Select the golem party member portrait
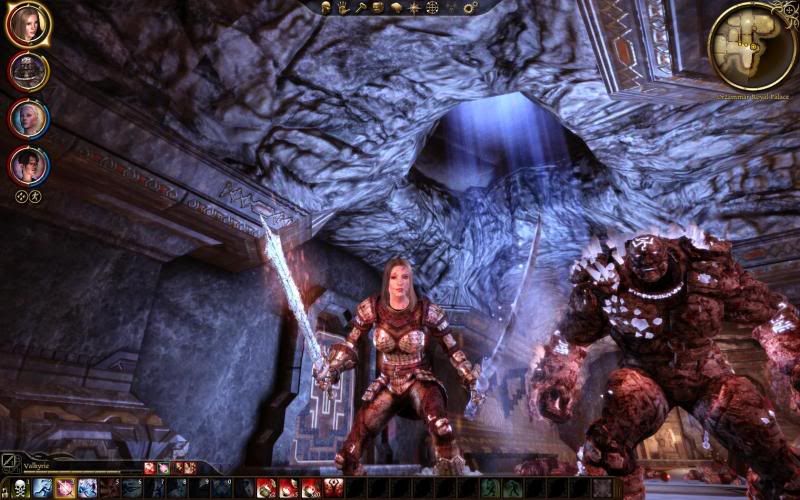 tap(27, 71)
